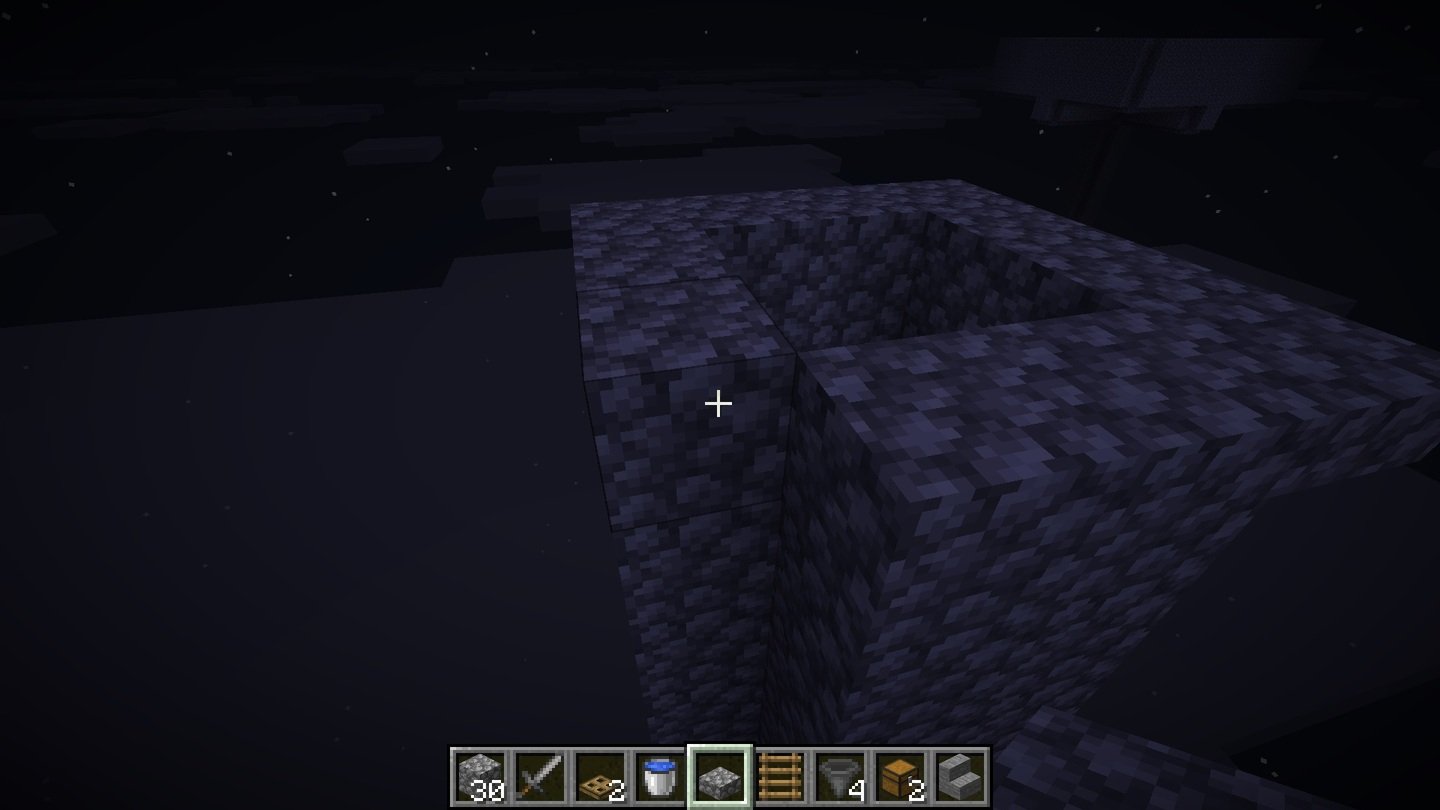Select the hopper slot
This screenshot has height=810, width=1440.
coord(840,777)
